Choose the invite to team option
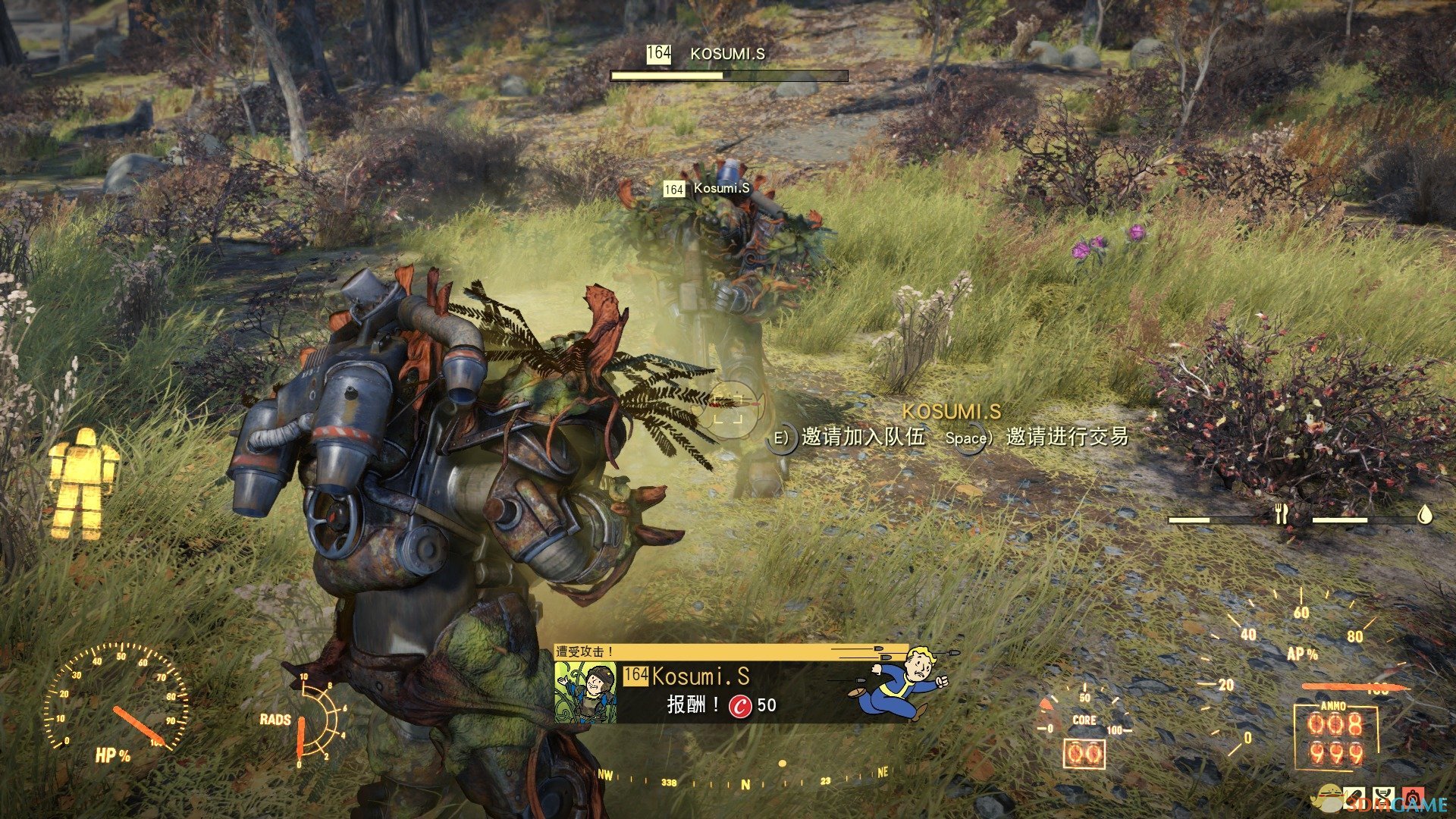The width and height of the screenshot is (1456, 819). pyautogui.click(x=863, y=438)
